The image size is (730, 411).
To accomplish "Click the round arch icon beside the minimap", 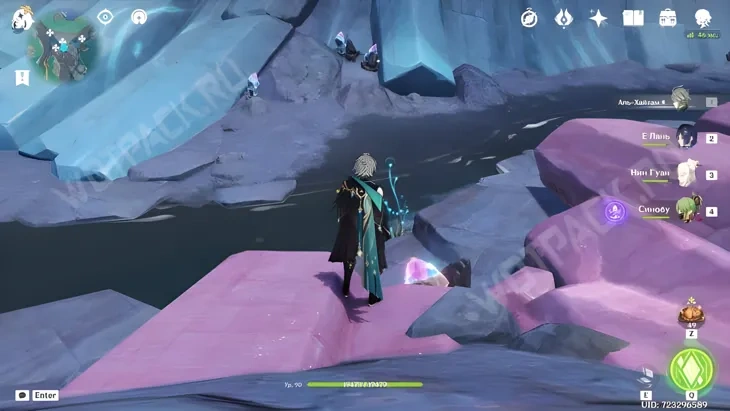I will [139, 17].
